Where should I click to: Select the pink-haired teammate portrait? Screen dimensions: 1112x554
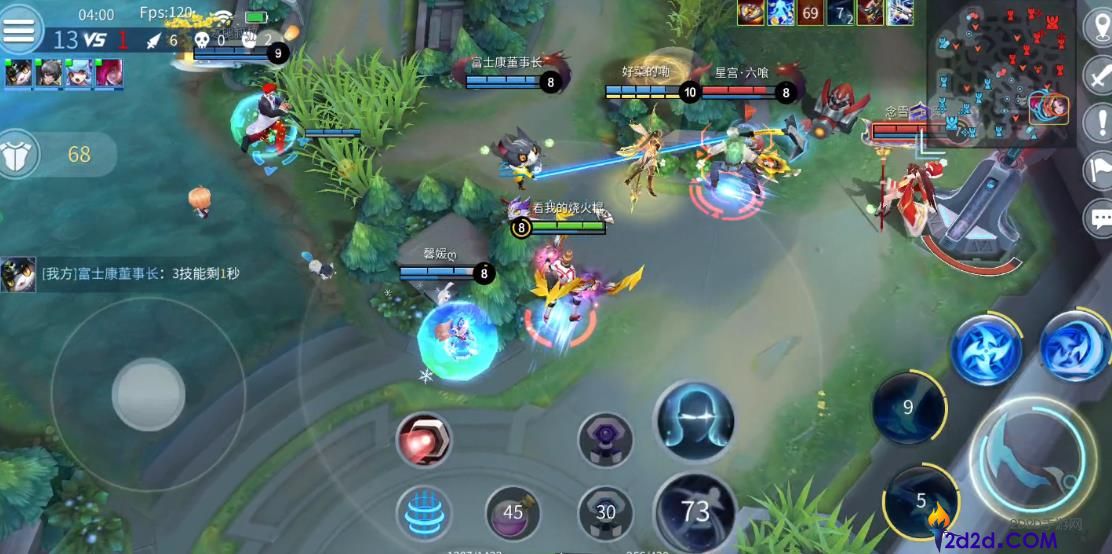(x=108, y=73)
